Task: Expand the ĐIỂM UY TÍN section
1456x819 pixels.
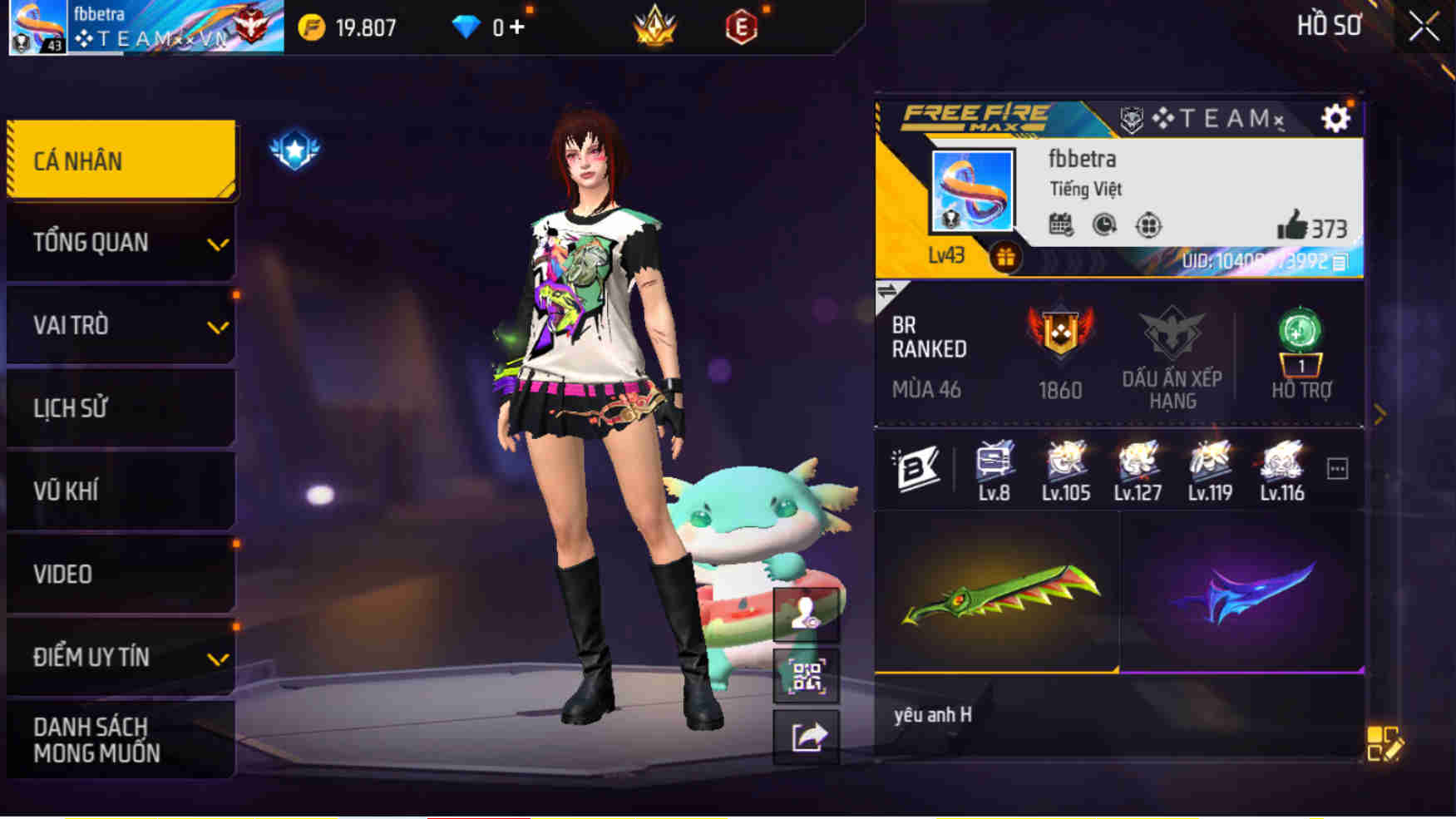Action: [121, 657]
